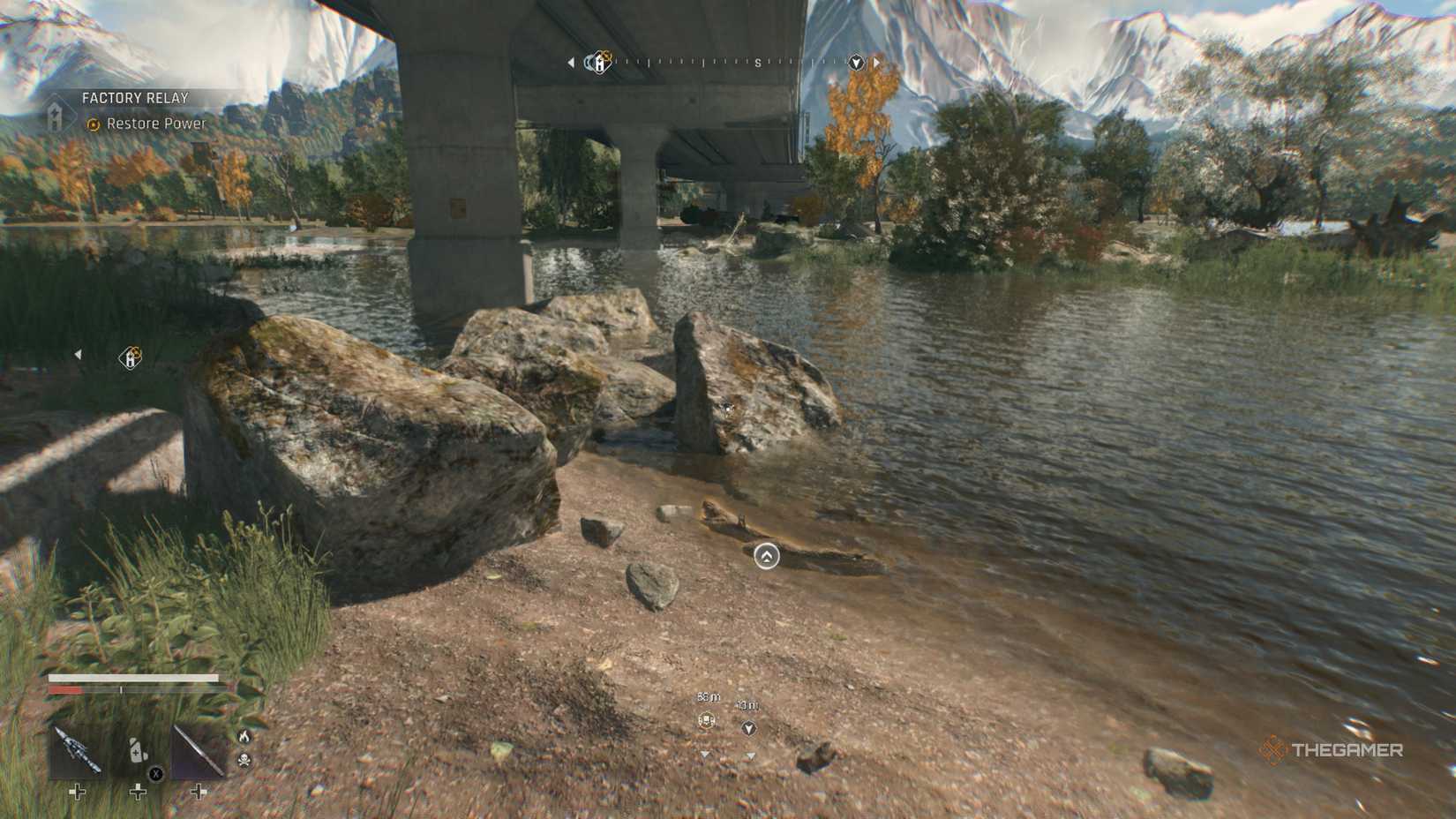Select the spiked club weapon slot

[76, 750]
